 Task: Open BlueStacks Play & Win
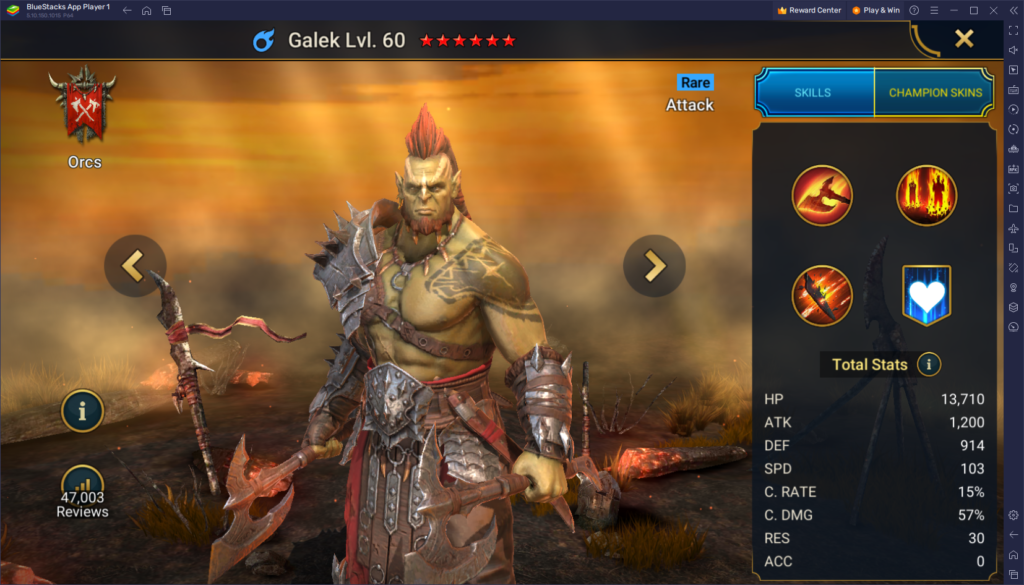[x=878, y=10]
